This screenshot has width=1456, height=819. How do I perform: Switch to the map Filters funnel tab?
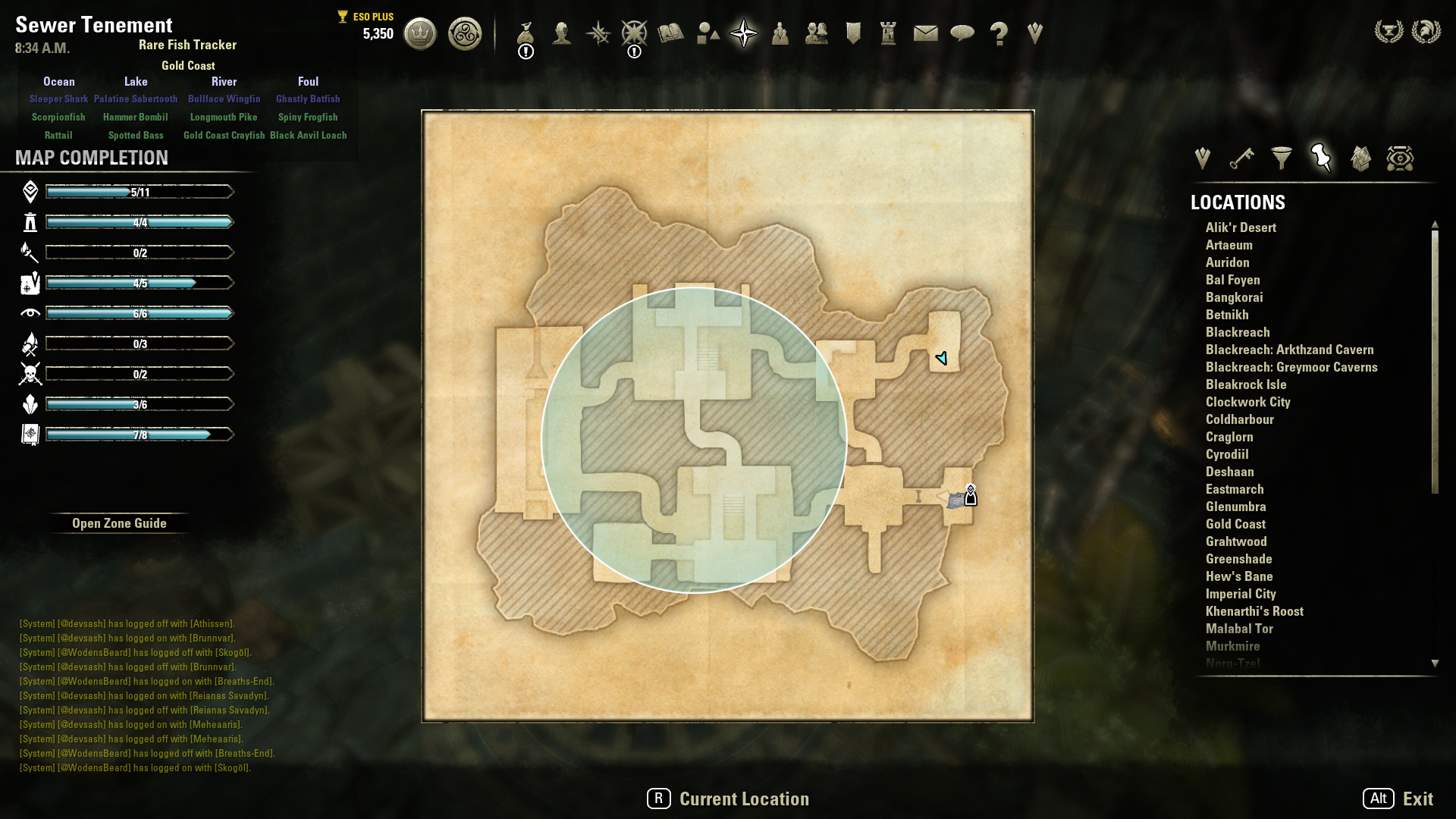click(1282, 158)
